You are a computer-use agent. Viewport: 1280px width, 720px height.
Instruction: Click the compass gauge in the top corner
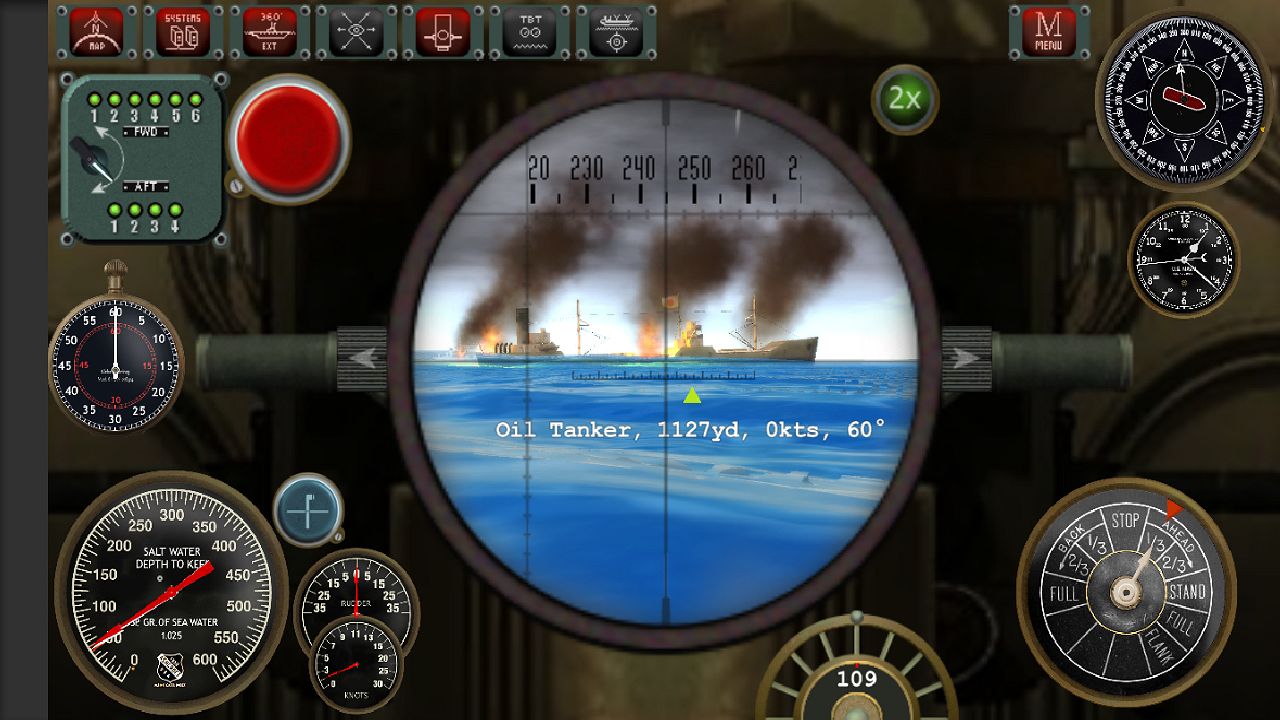pos(1185,100)
